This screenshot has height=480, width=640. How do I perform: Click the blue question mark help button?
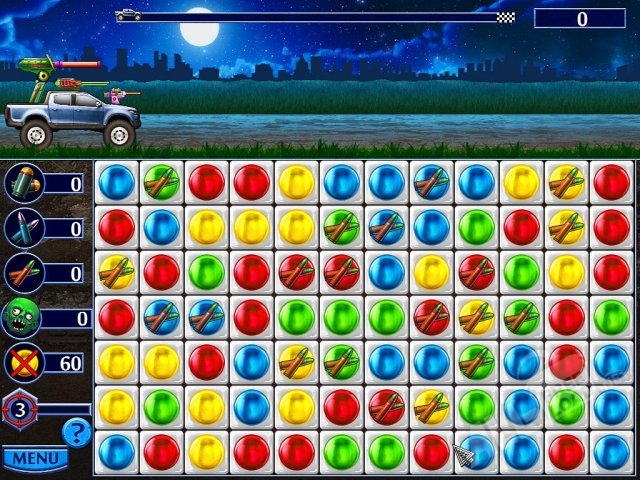77,432
